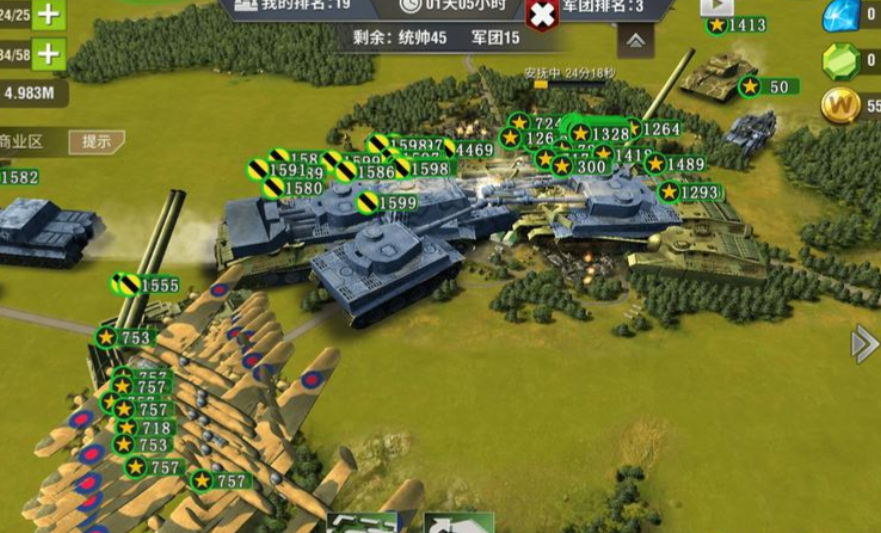
Task: Select the army marker labeled 1293
Action: tap(689, 192)
